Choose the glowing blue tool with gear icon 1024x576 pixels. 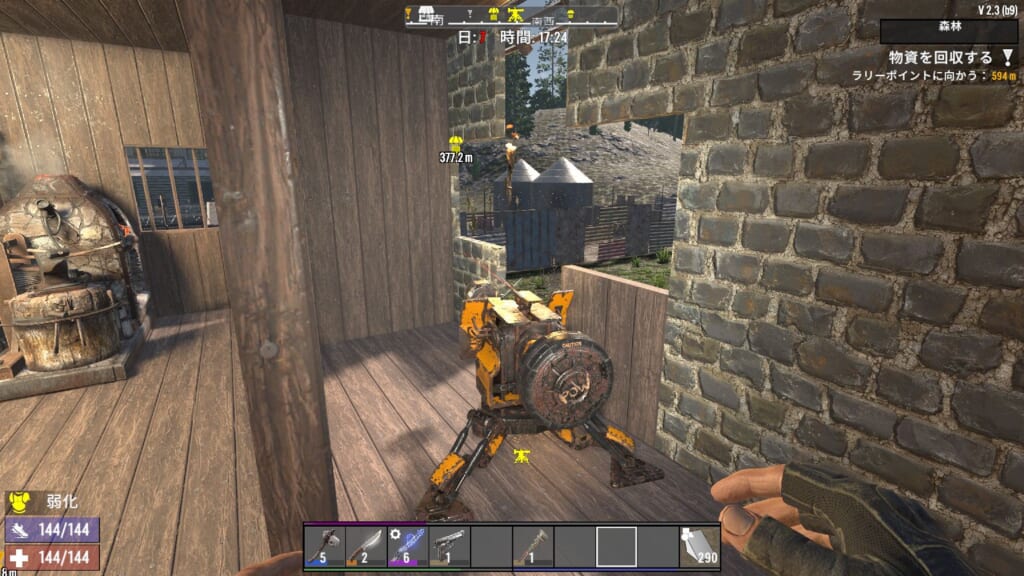click(x=408, y=547)
